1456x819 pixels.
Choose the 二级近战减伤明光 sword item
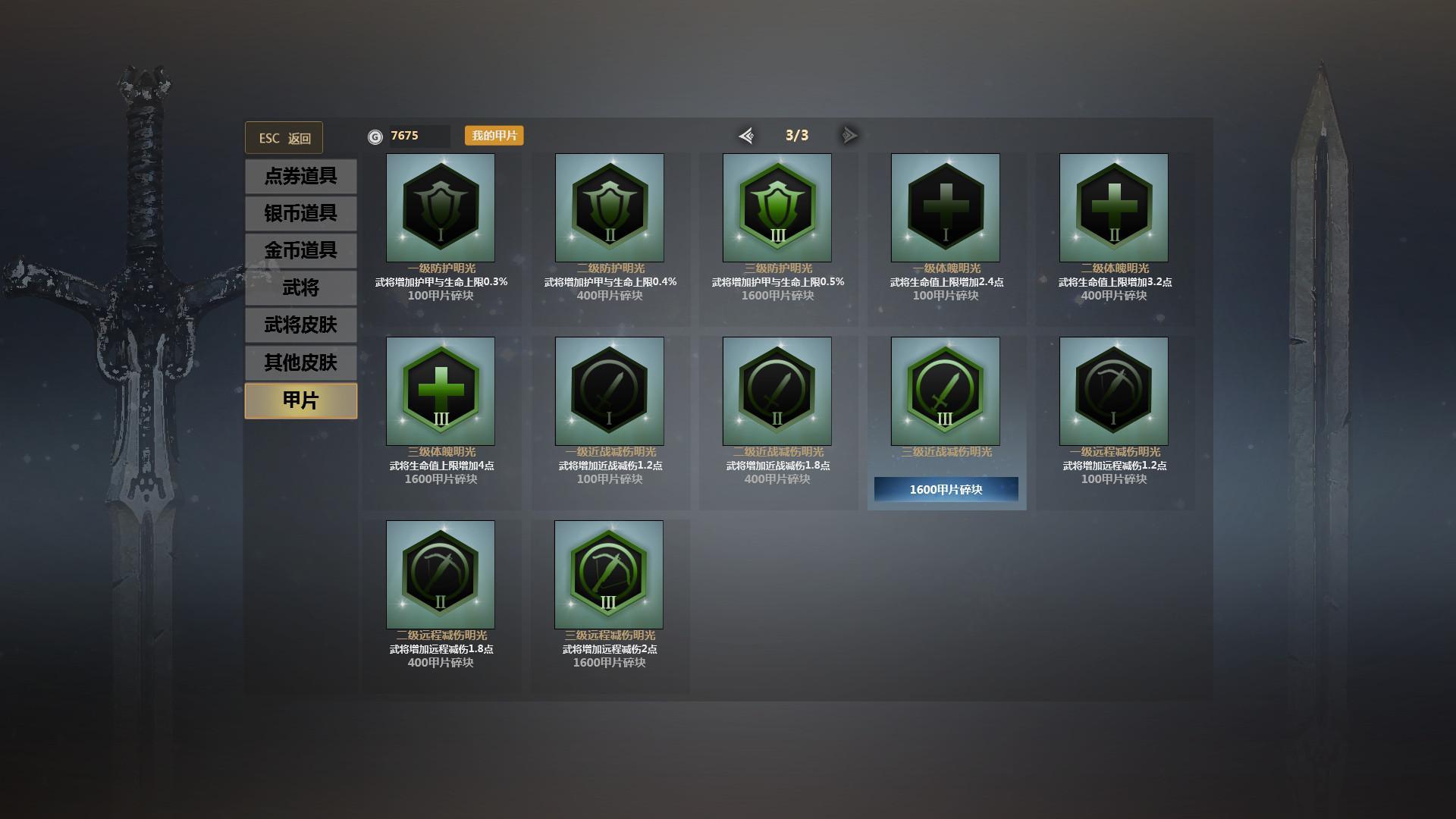[777, 391]
